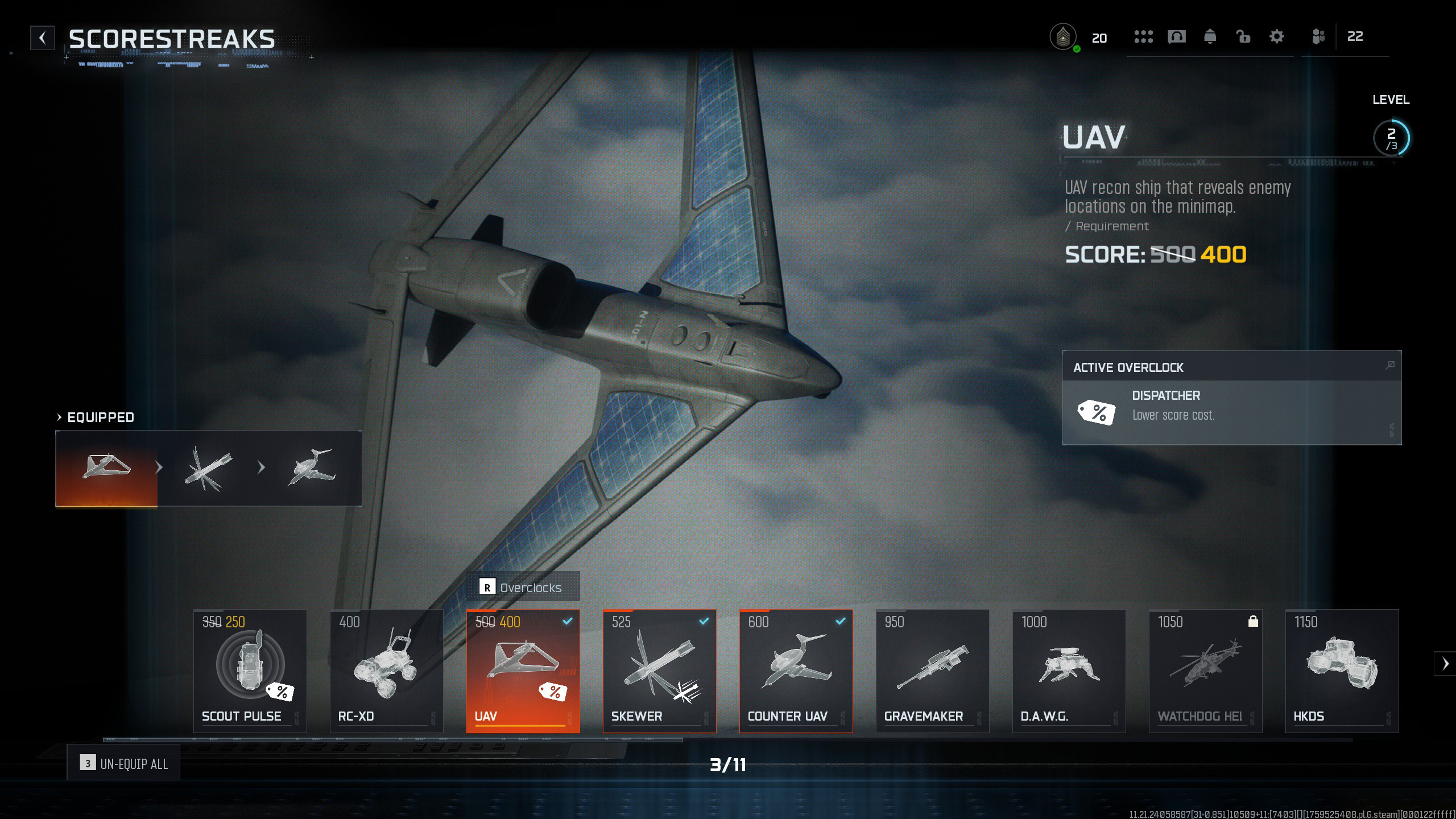Image resolution: width=1456 pixels, height=819 pixels.
Task: Open the settings gear icon
Action: click(x=1277, y=37)
